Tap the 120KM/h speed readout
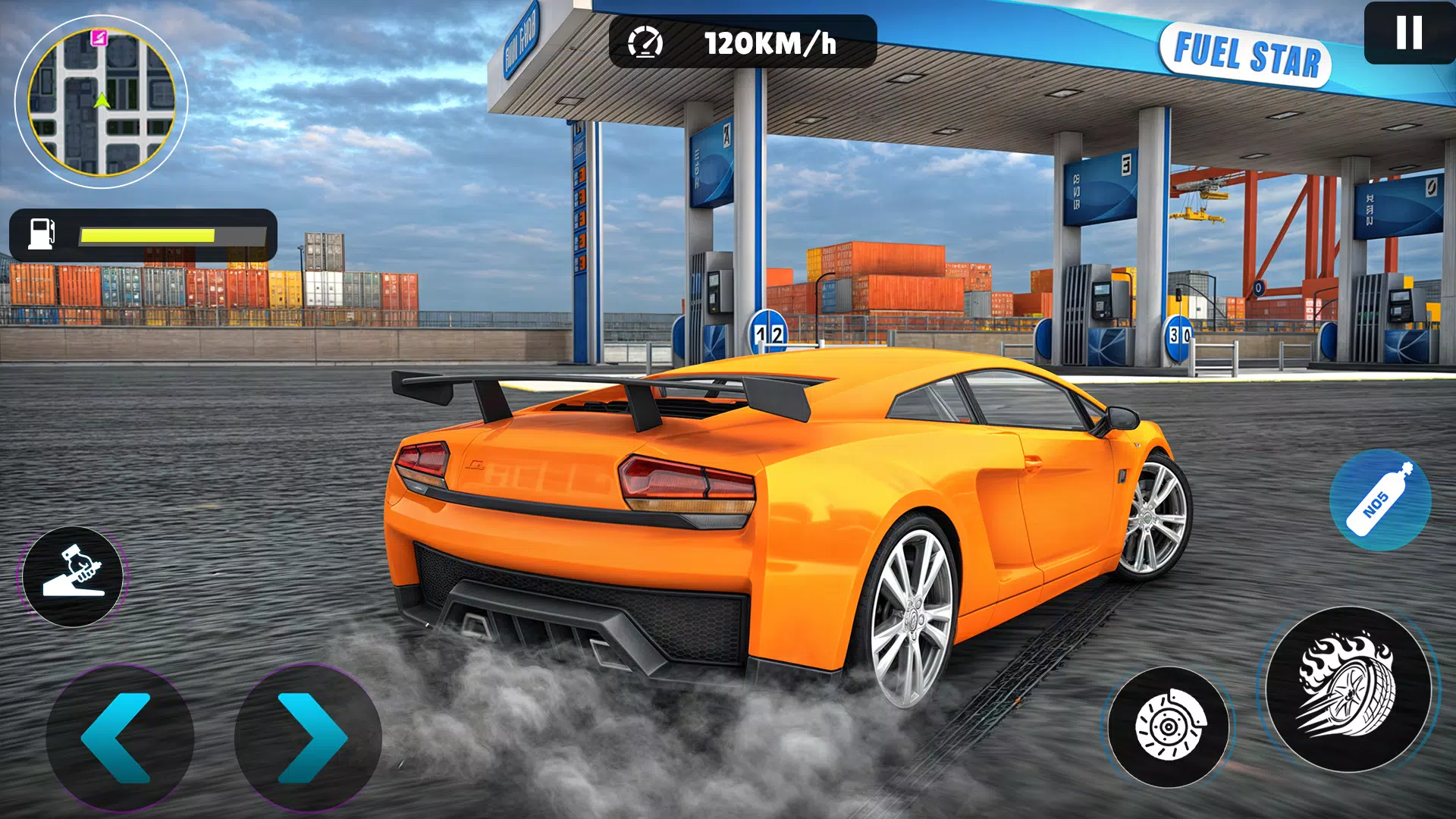The image size is (1456, 819). (x=766, y=43)
